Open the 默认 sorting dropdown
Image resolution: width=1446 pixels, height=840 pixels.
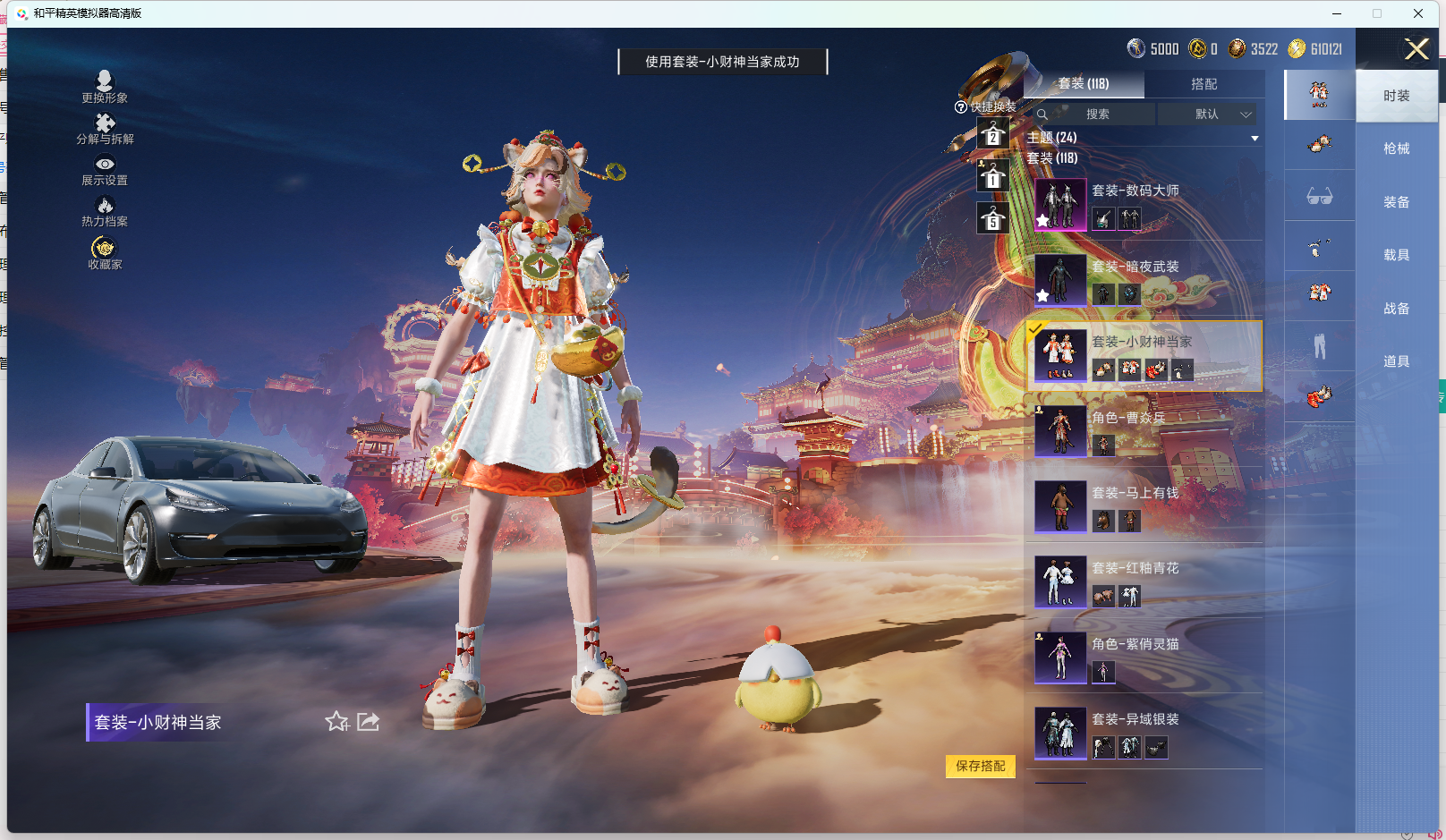point(1210,114)
